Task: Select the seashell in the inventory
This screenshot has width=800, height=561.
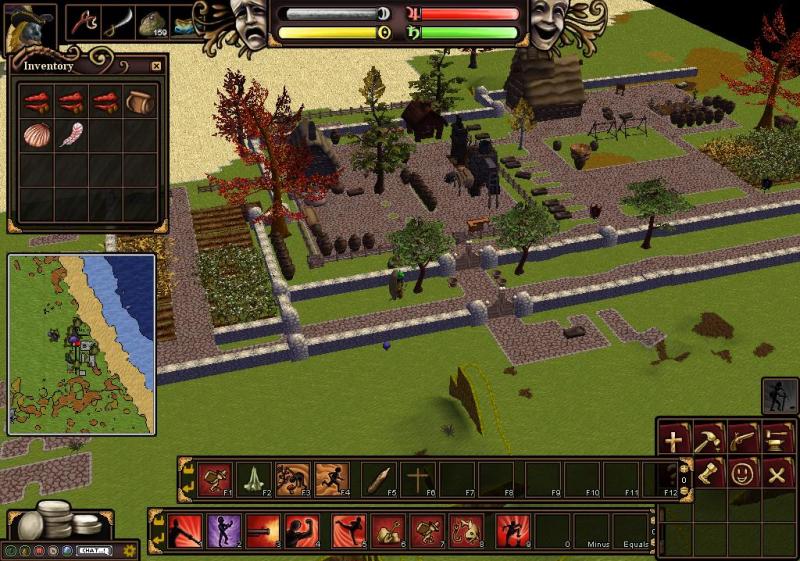Action: 35,134
